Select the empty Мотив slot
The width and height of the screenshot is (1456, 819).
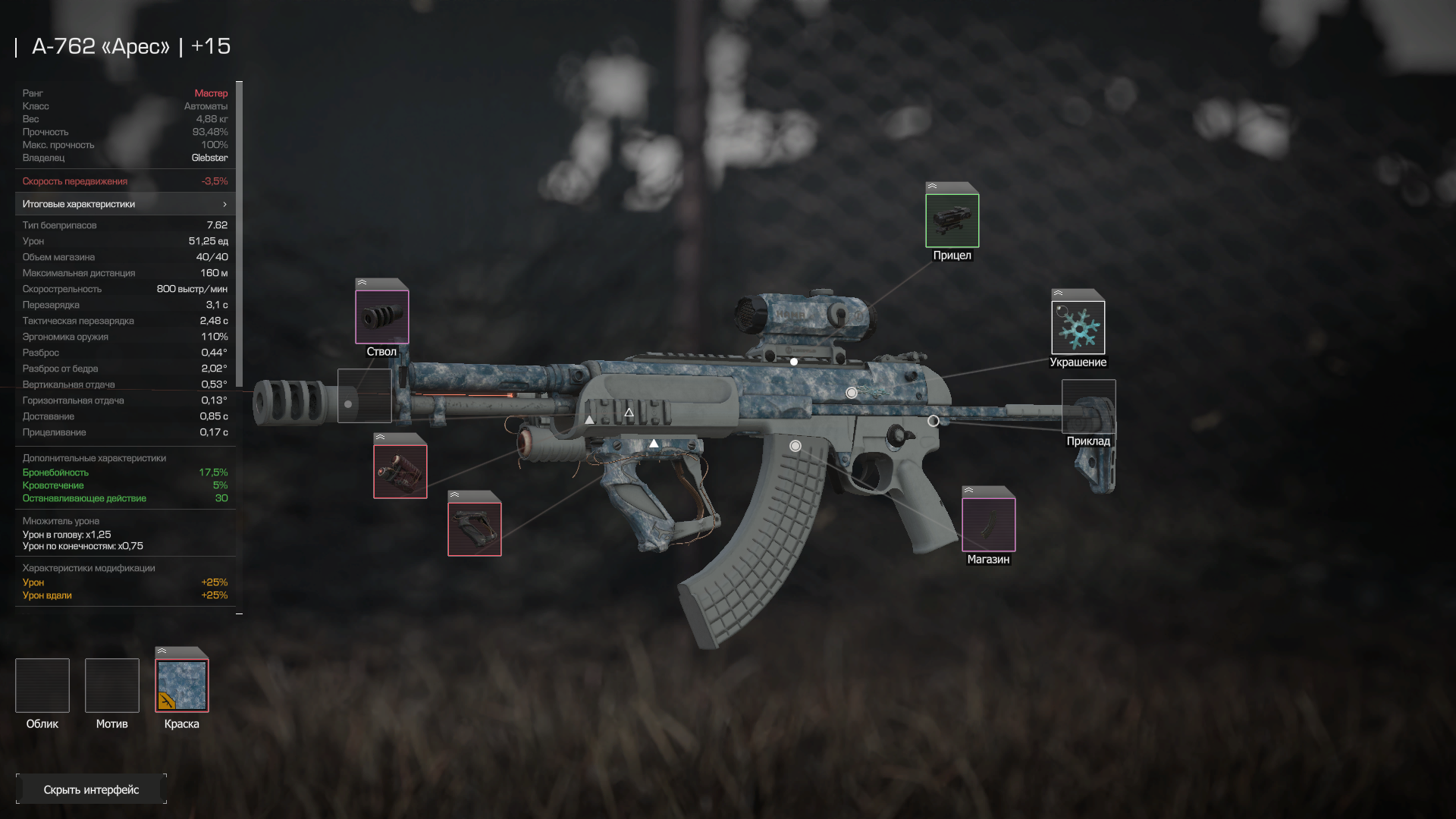[112, 686]
